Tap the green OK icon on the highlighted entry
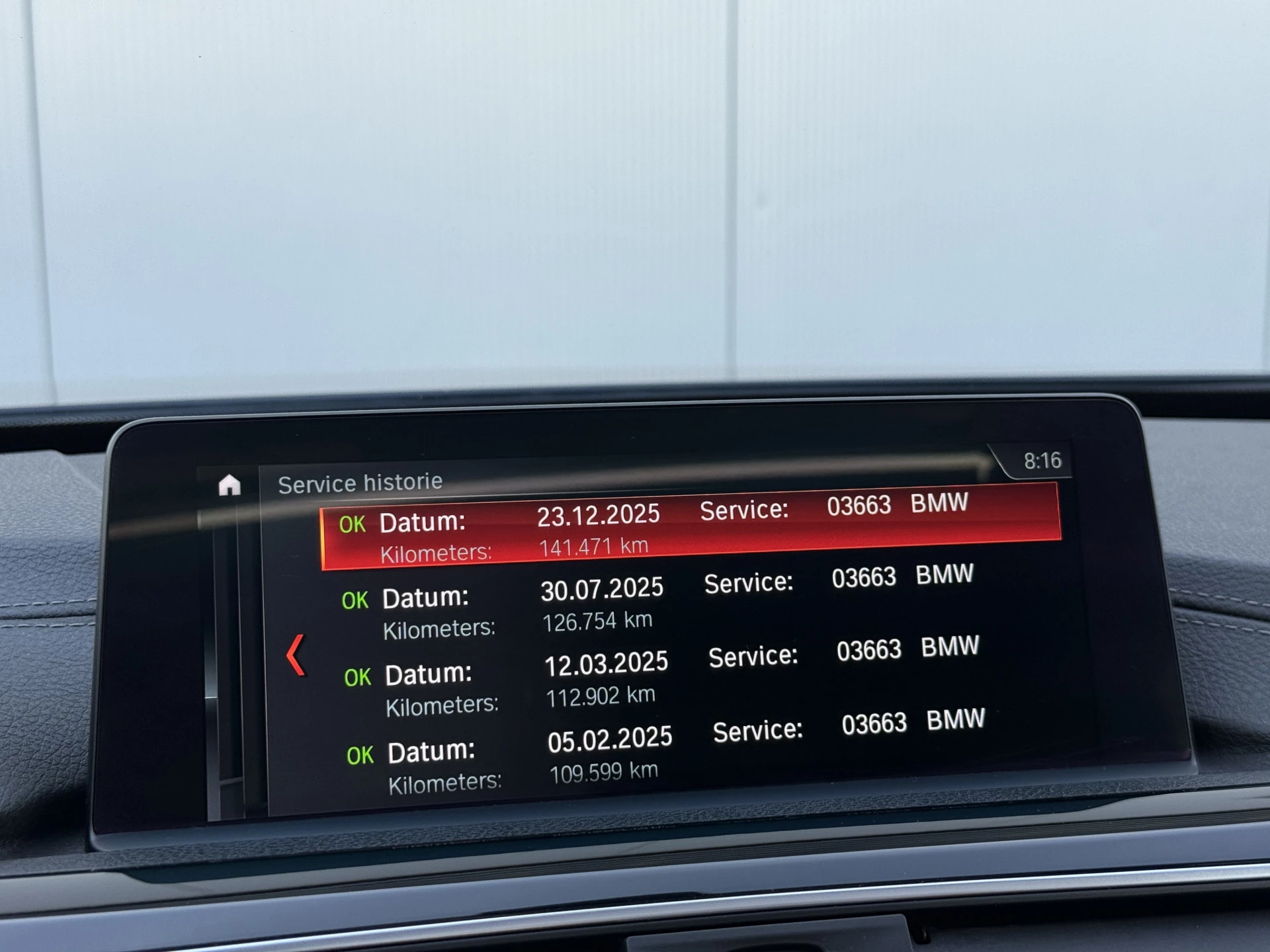The image size is (1270, 952). (x=353, y=524)
